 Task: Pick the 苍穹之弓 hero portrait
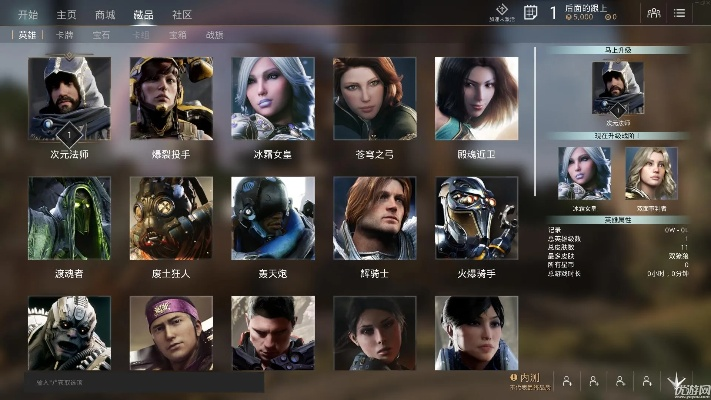pyautogui.click(x=374, y=98)
